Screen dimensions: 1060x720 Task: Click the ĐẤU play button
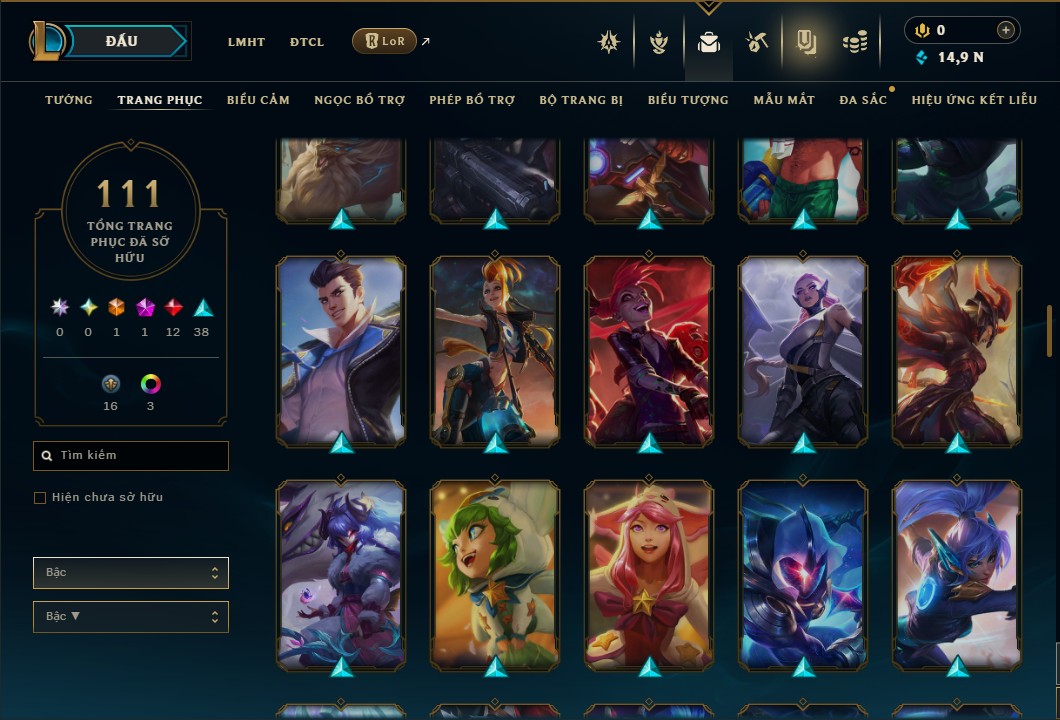[129, 41]
